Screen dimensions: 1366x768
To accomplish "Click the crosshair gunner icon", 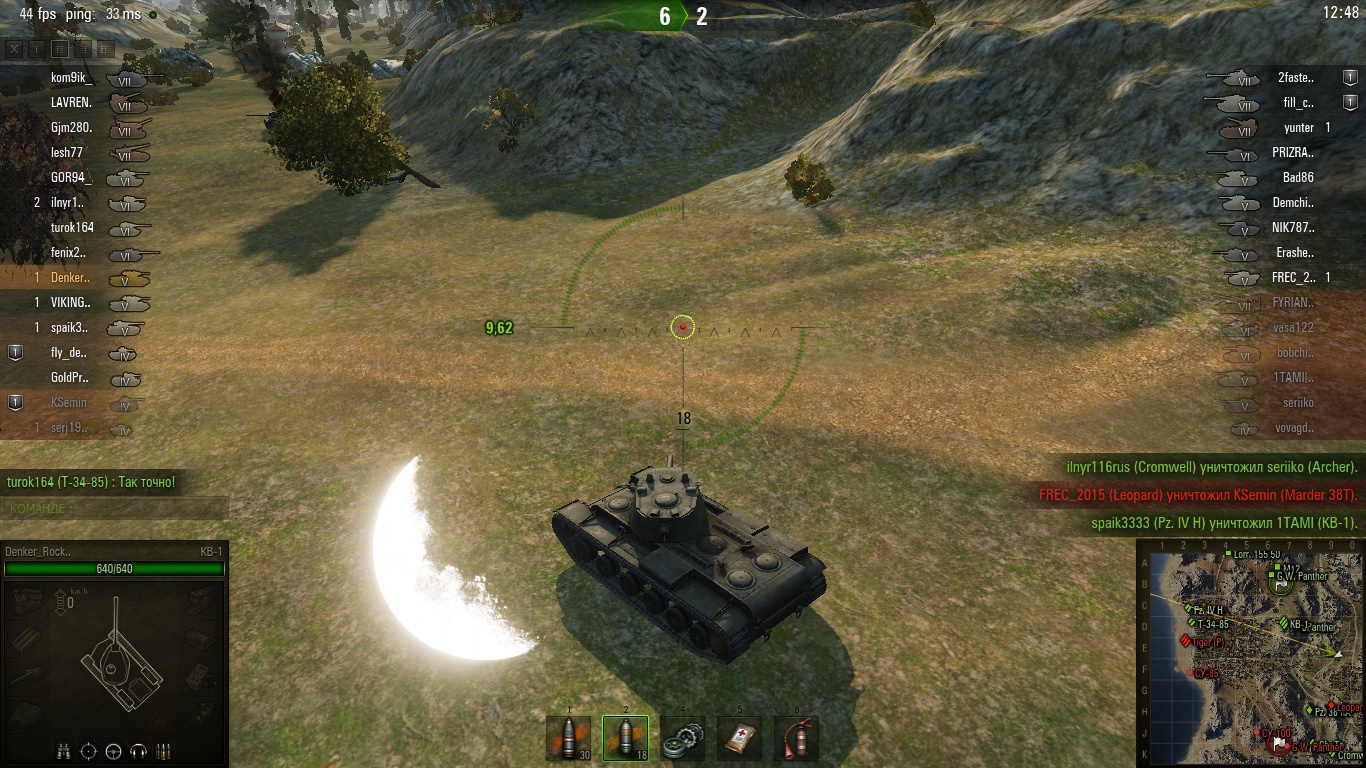I will pyautogui.click(x=89, y=751).
